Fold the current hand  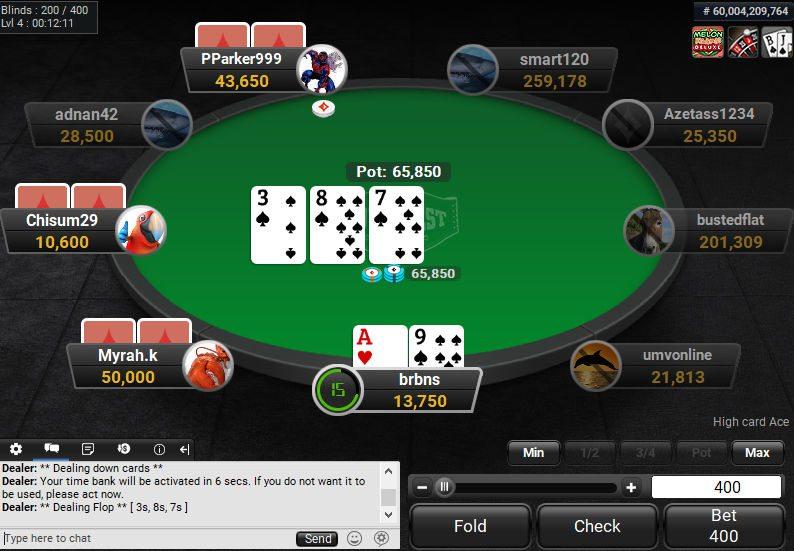click(470, 526)
